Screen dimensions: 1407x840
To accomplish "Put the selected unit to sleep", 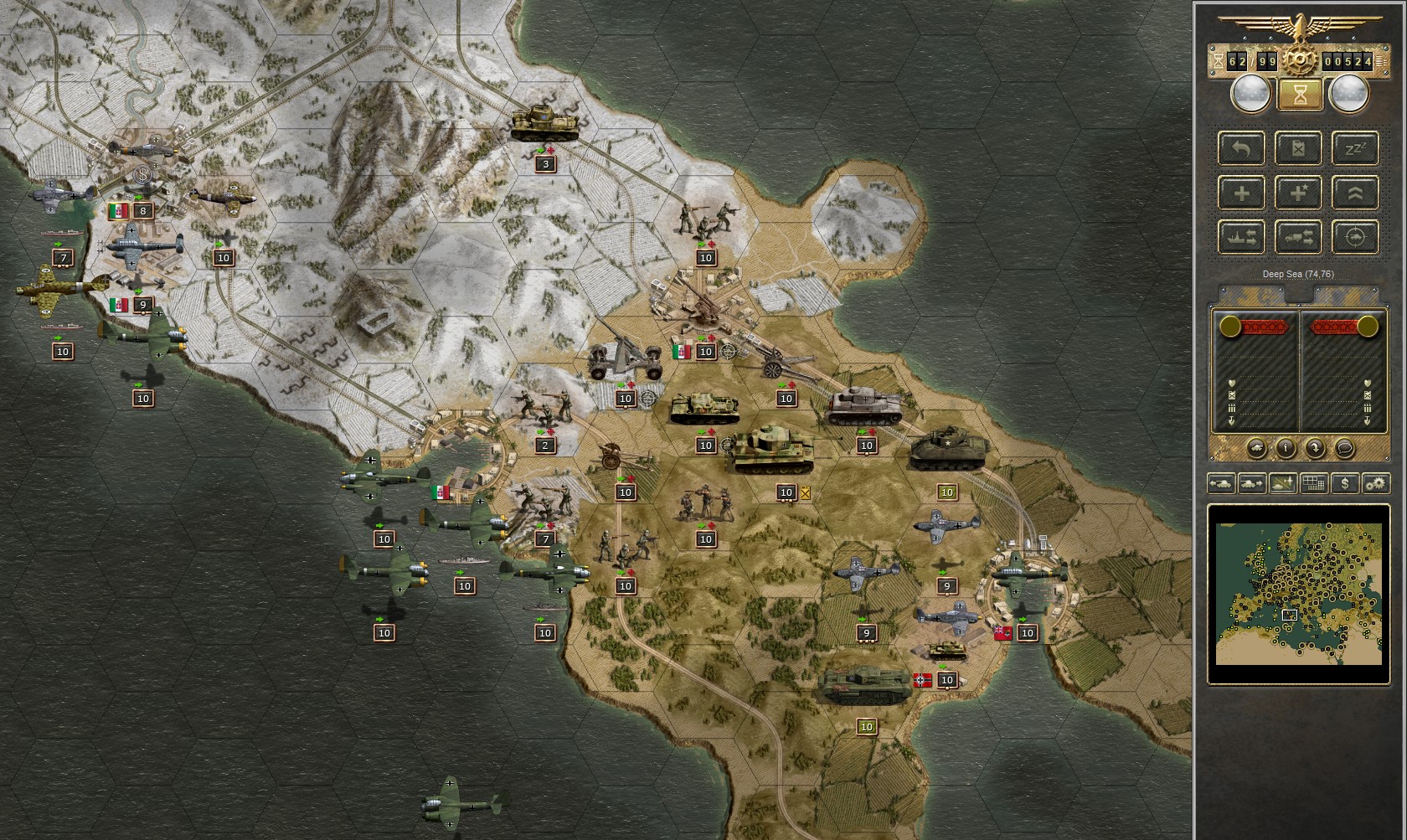I will coord(1355,149).
